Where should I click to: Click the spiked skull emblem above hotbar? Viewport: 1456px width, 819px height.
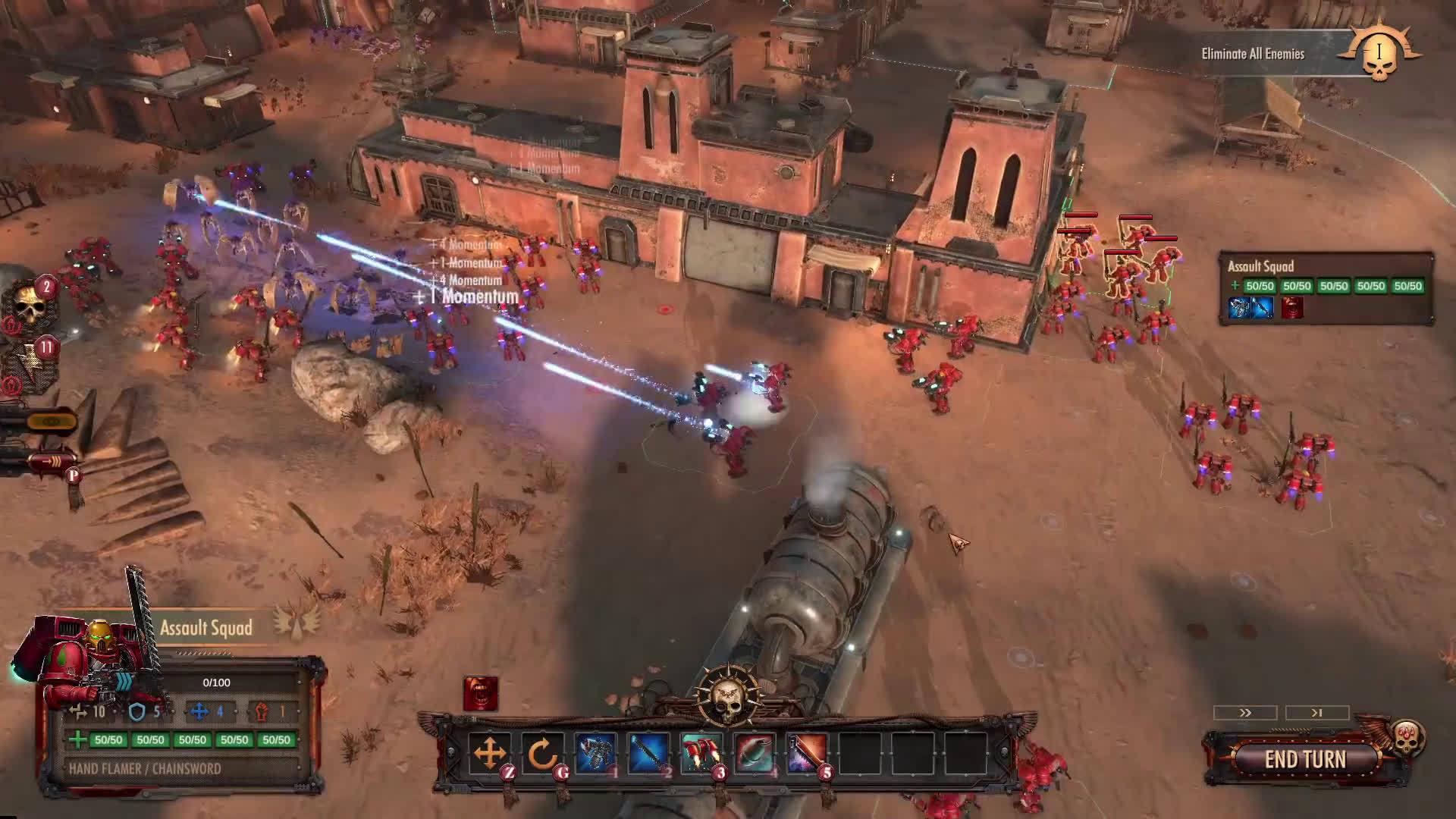point(726,694)
